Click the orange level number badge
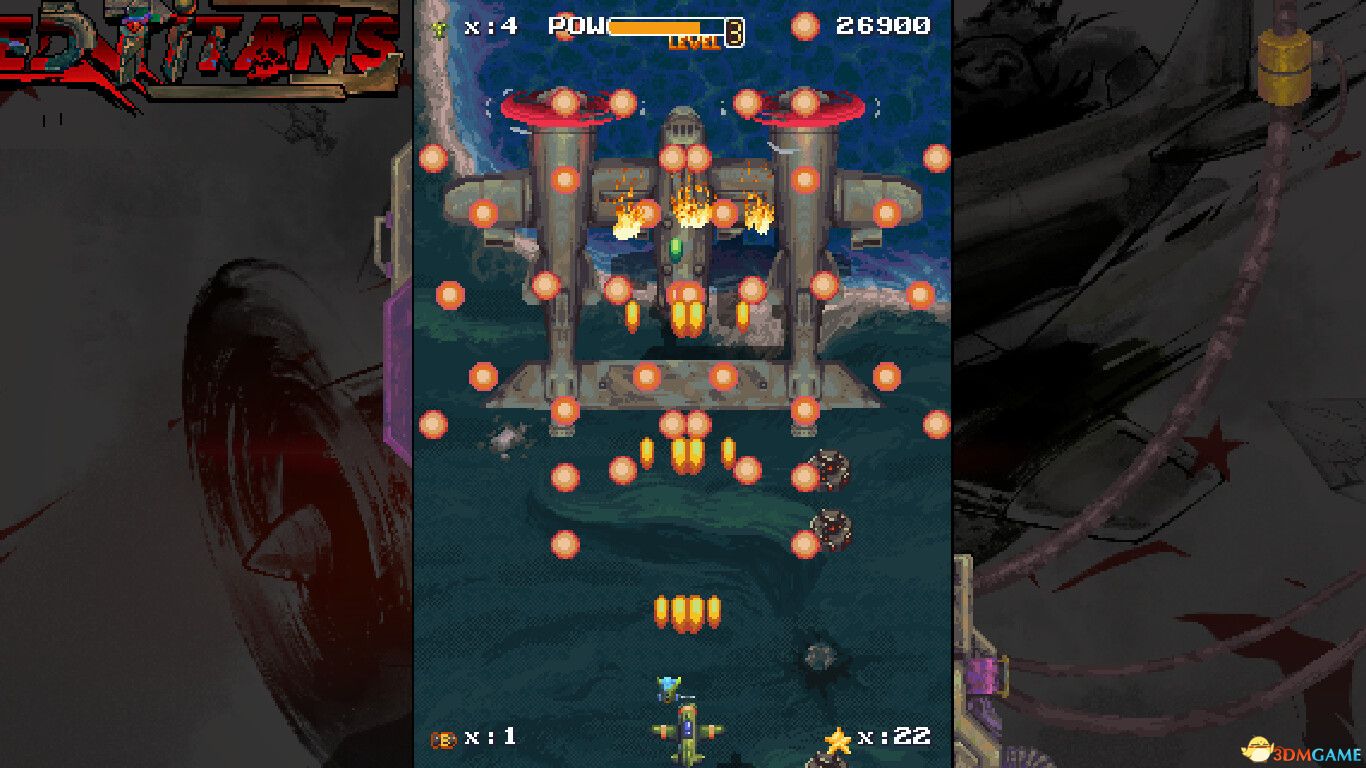 pyautogui.click(x=733, y=30)
